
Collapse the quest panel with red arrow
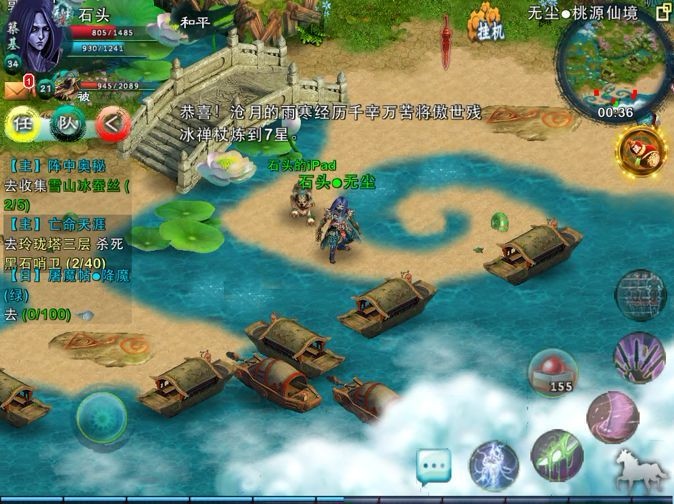tap(113, 124)
